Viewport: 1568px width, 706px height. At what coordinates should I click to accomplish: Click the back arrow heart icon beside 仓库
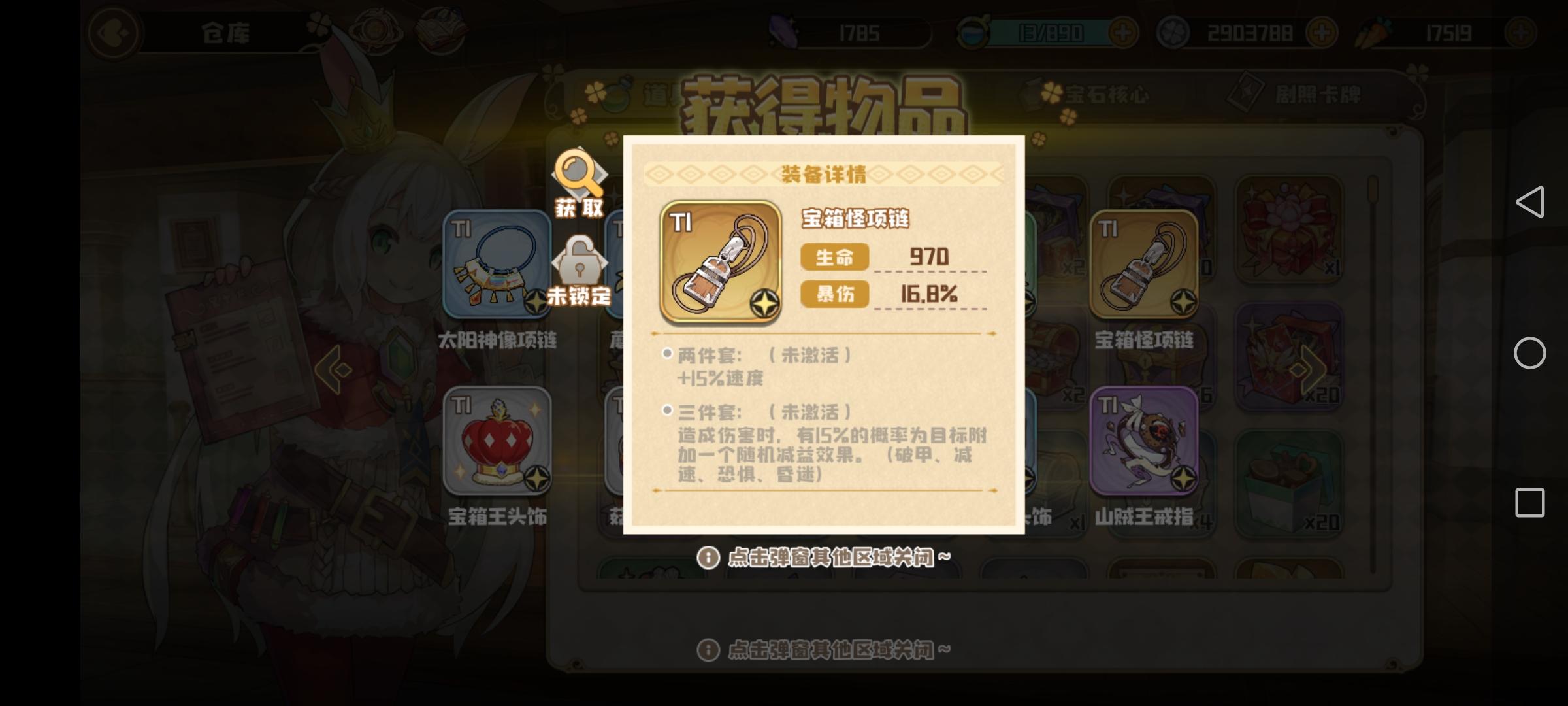pyautogui.click(x=112, y=31)
